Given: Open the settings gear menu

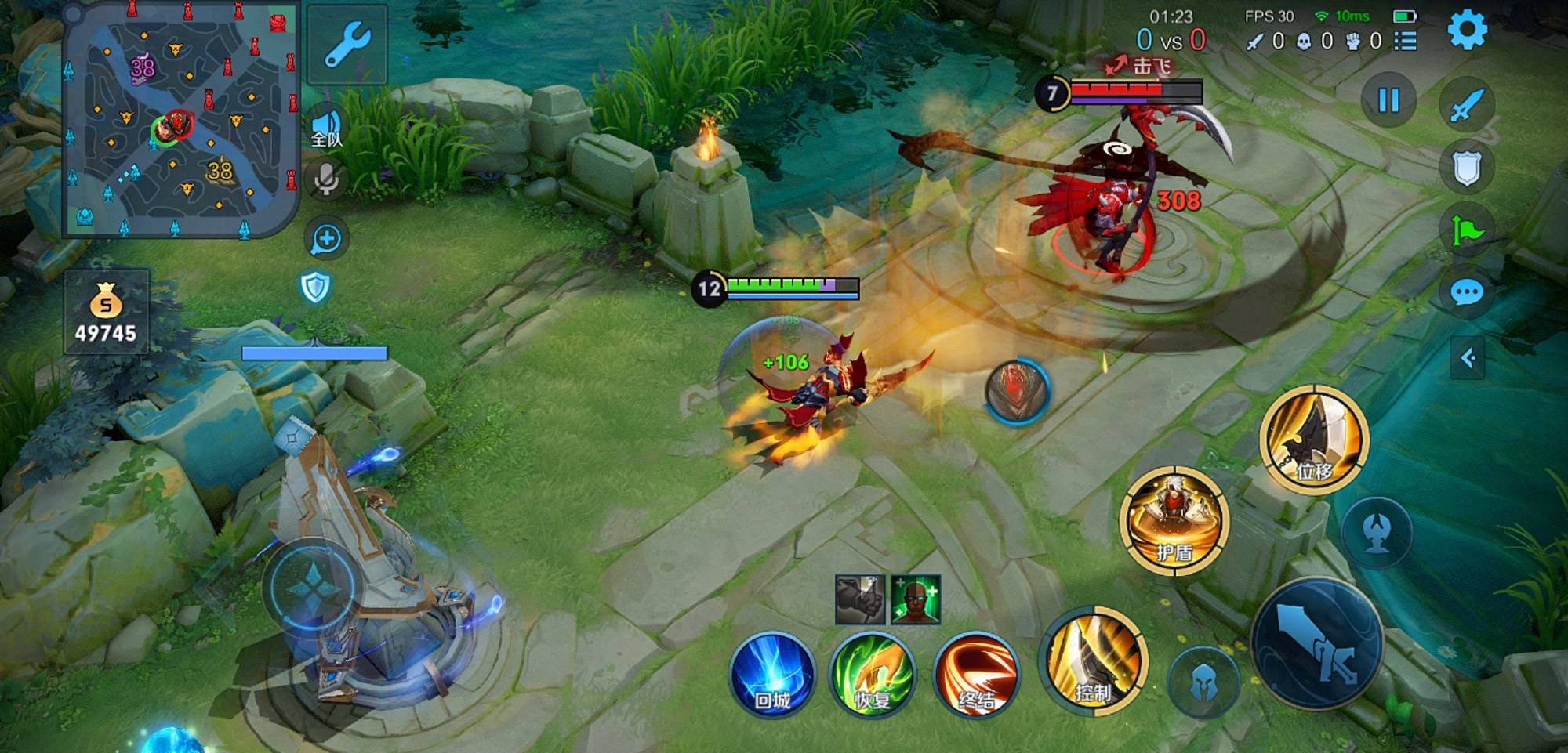Looking at the screenshot, I should 1466,31.
